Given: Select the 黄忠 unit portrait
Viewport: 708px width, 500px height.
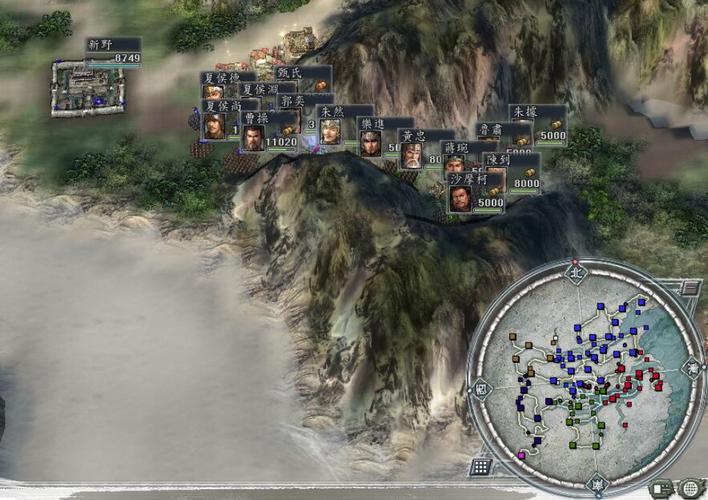Looking at the screenshot, I should [x=411, y=154].
